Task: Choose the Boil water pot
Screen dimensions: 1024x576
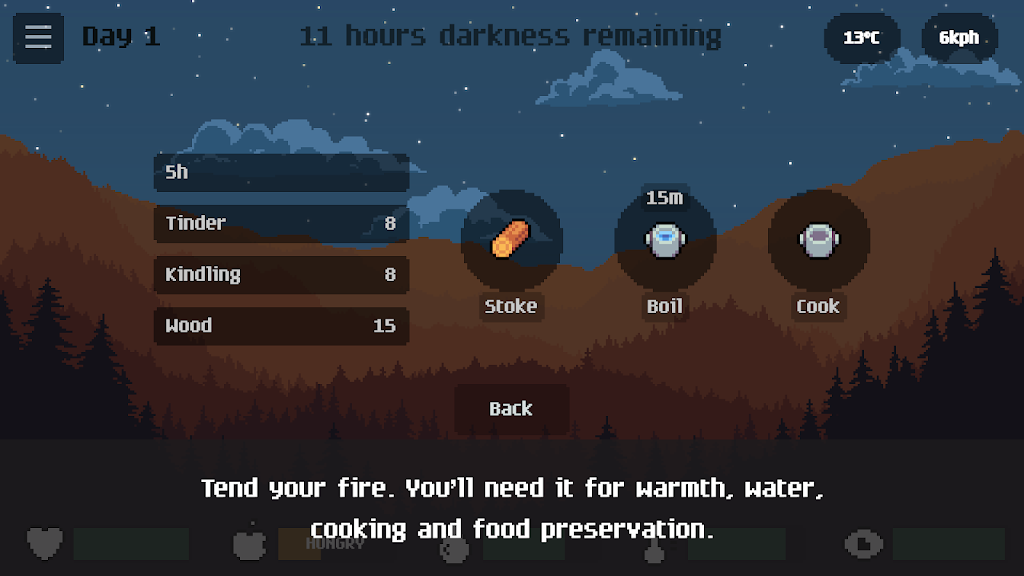Action: pos(664,241)
